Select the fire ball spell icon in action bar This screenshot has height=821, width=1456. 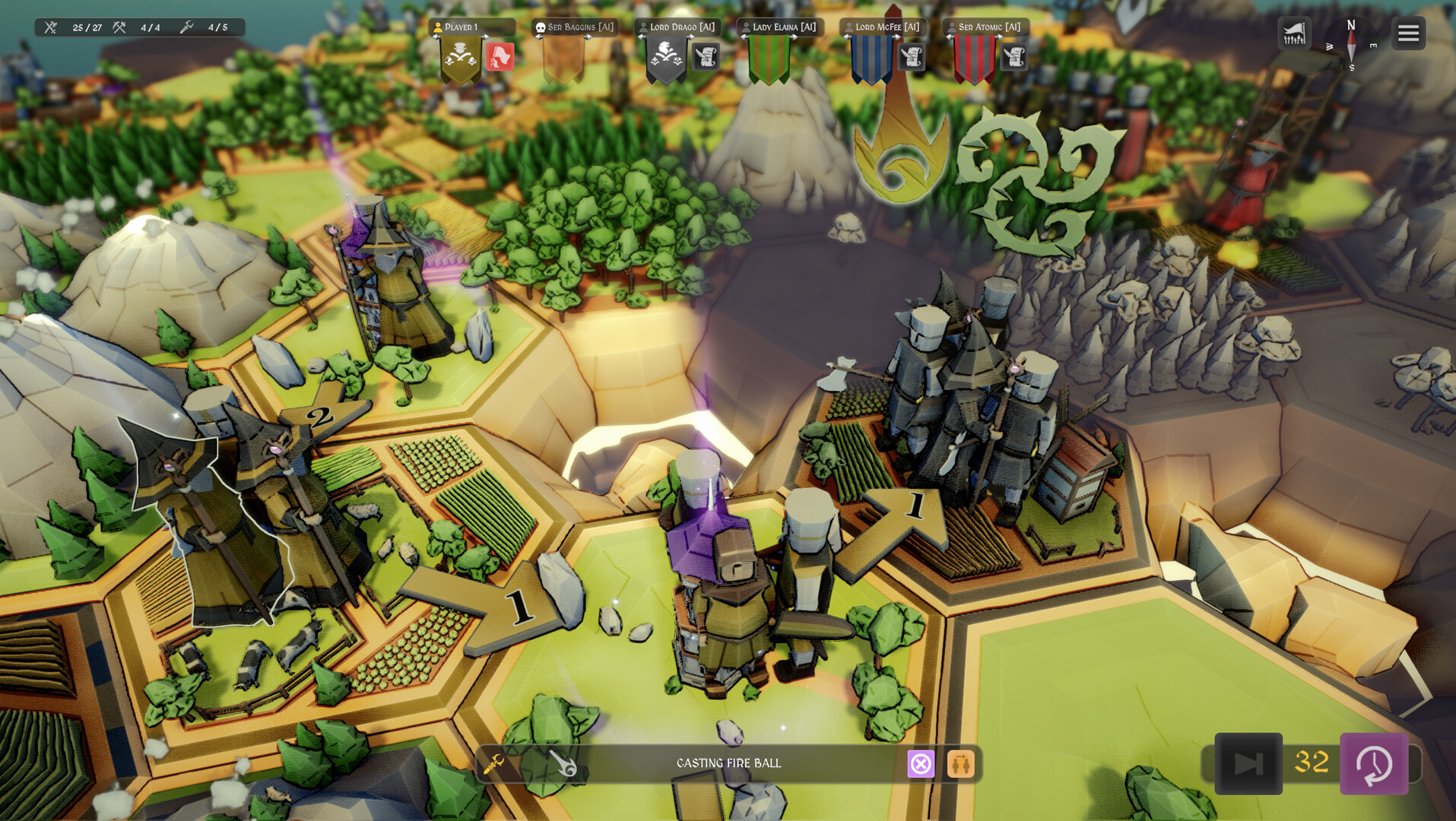coord(563,763)
